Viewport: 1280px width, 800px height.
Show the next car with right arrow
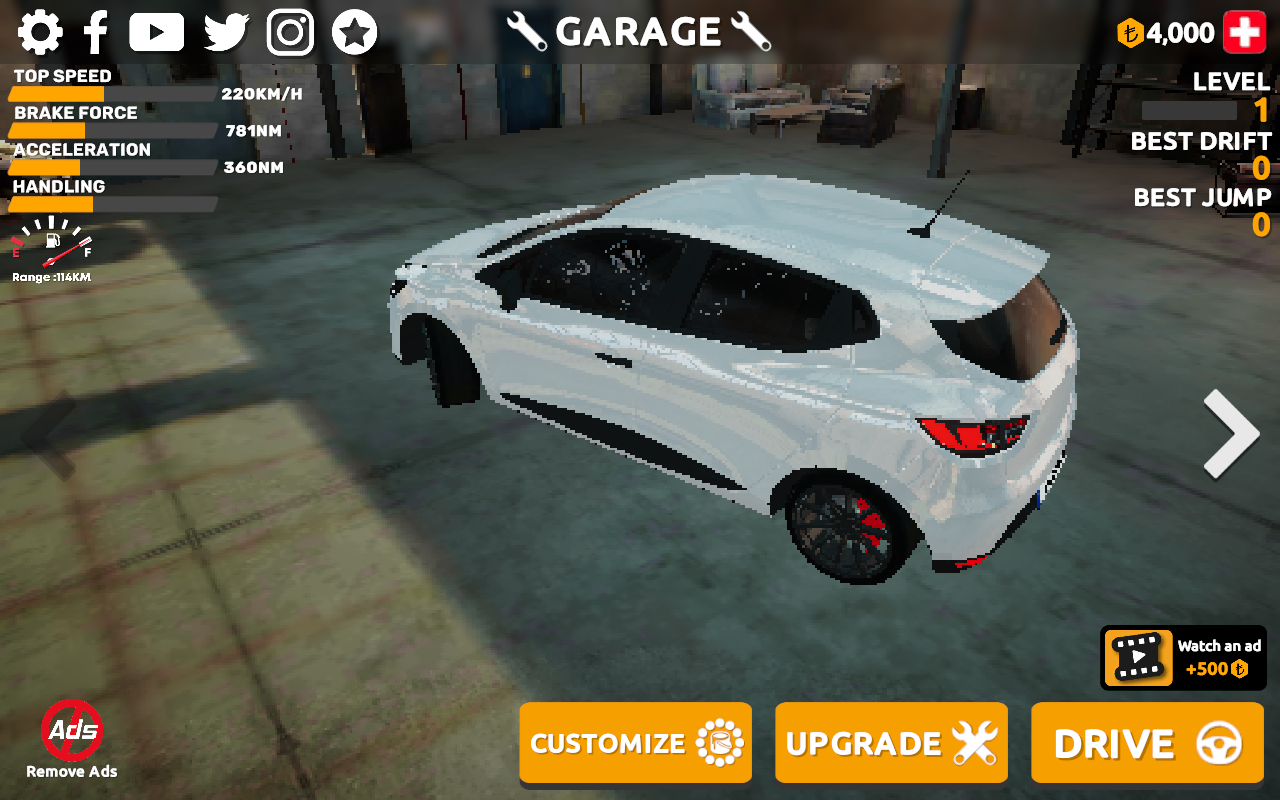(1231, 433)
